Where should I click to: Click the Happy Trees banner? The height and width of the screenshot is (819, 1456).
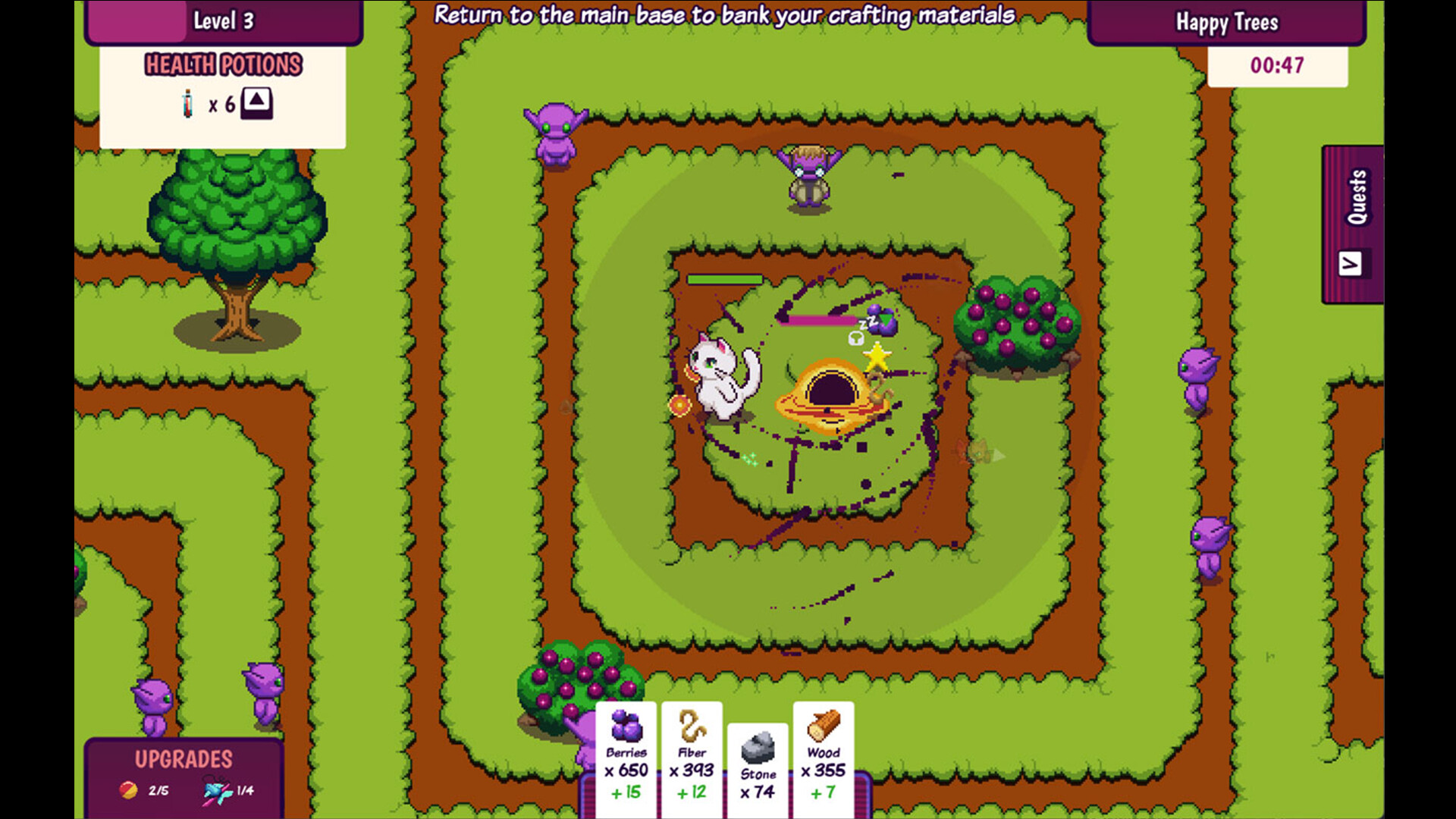coord(1227,22)
